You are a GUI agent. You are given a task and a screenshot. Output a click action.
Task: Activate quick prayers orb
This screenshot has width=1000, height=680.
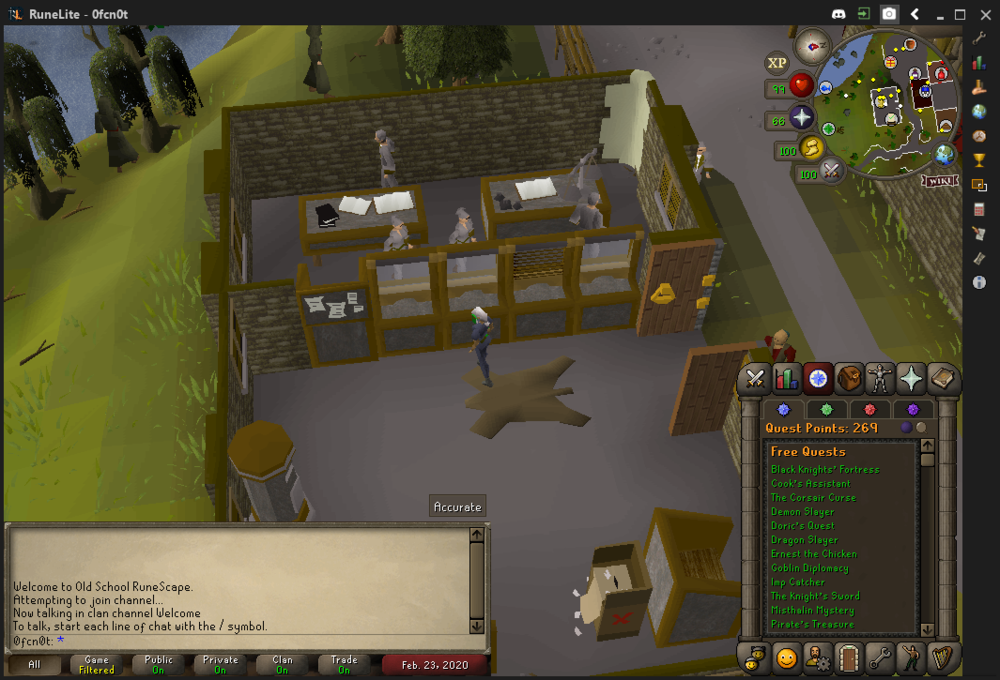point(802,118)
